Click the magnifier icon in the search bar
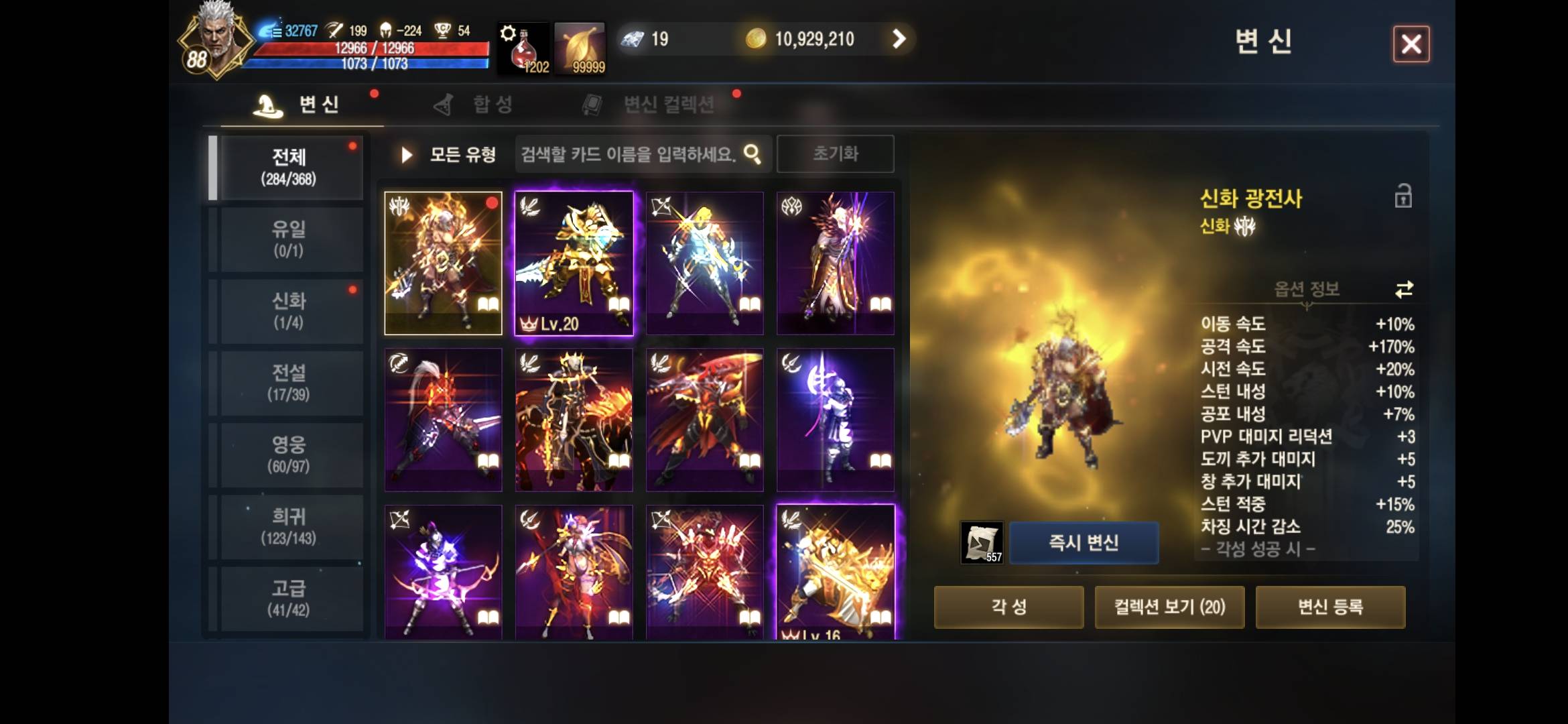Viewport: 1568px width, 724px height. click(753, 154)
